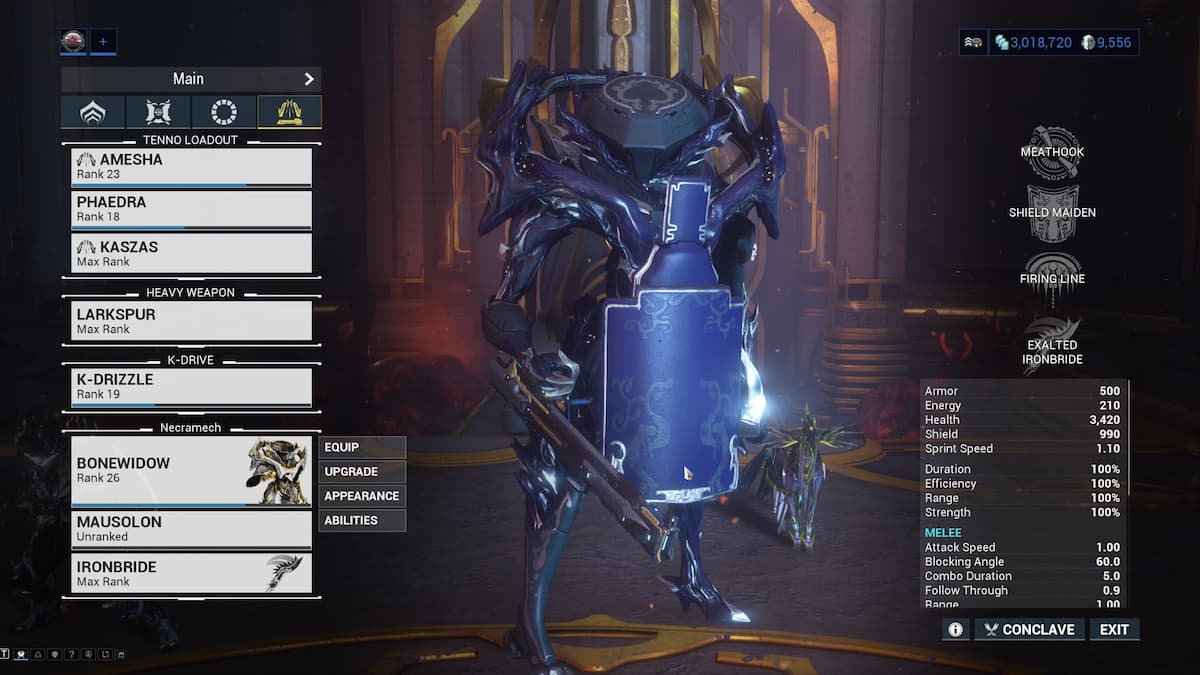Click the Equip button
This screenshot has width=1200, height=675.
(x=362, y=447)
